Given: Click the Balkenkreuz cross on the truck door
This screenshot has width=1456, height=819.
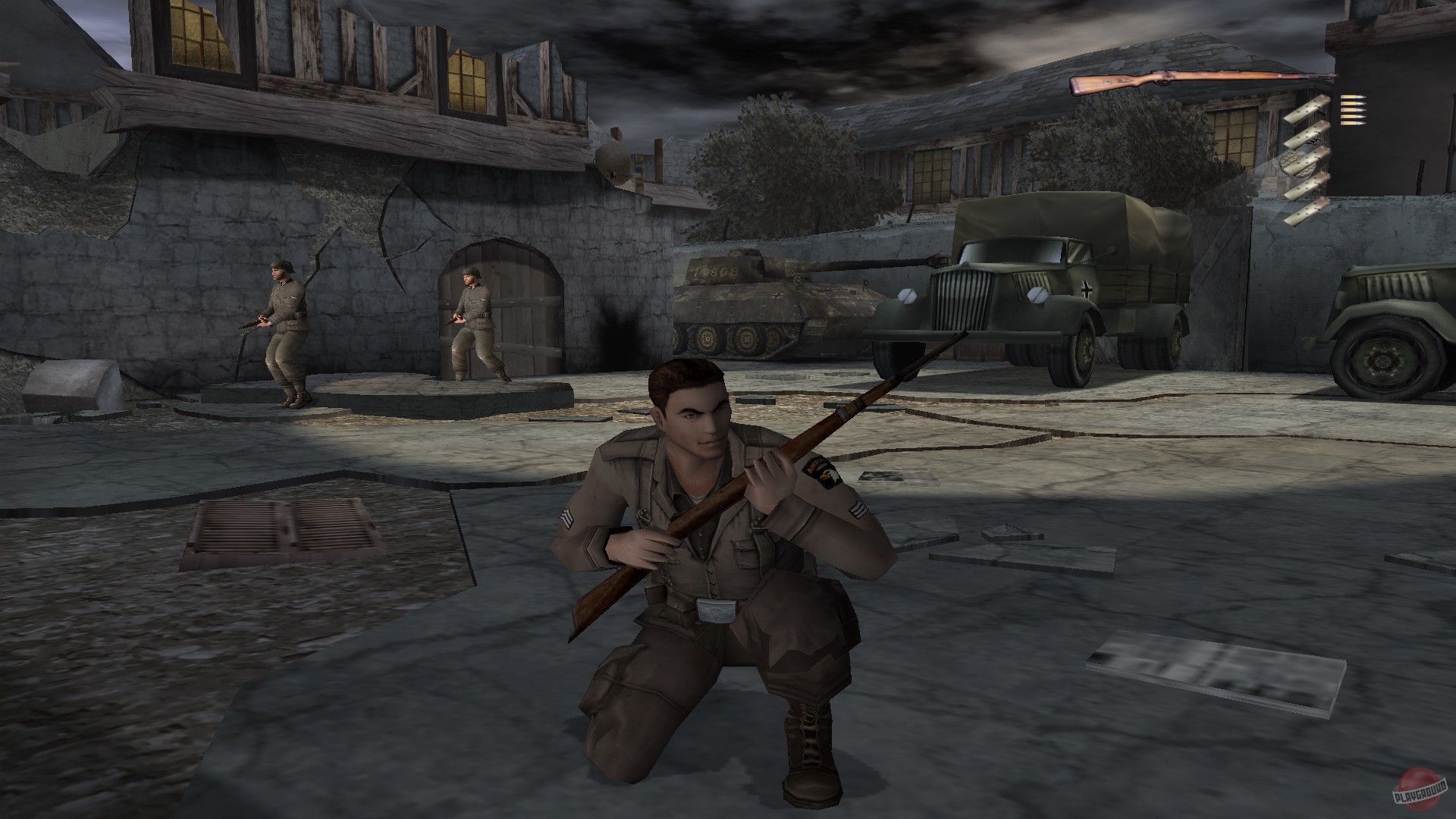Looking at the screenshot, I should [1086, 288].
